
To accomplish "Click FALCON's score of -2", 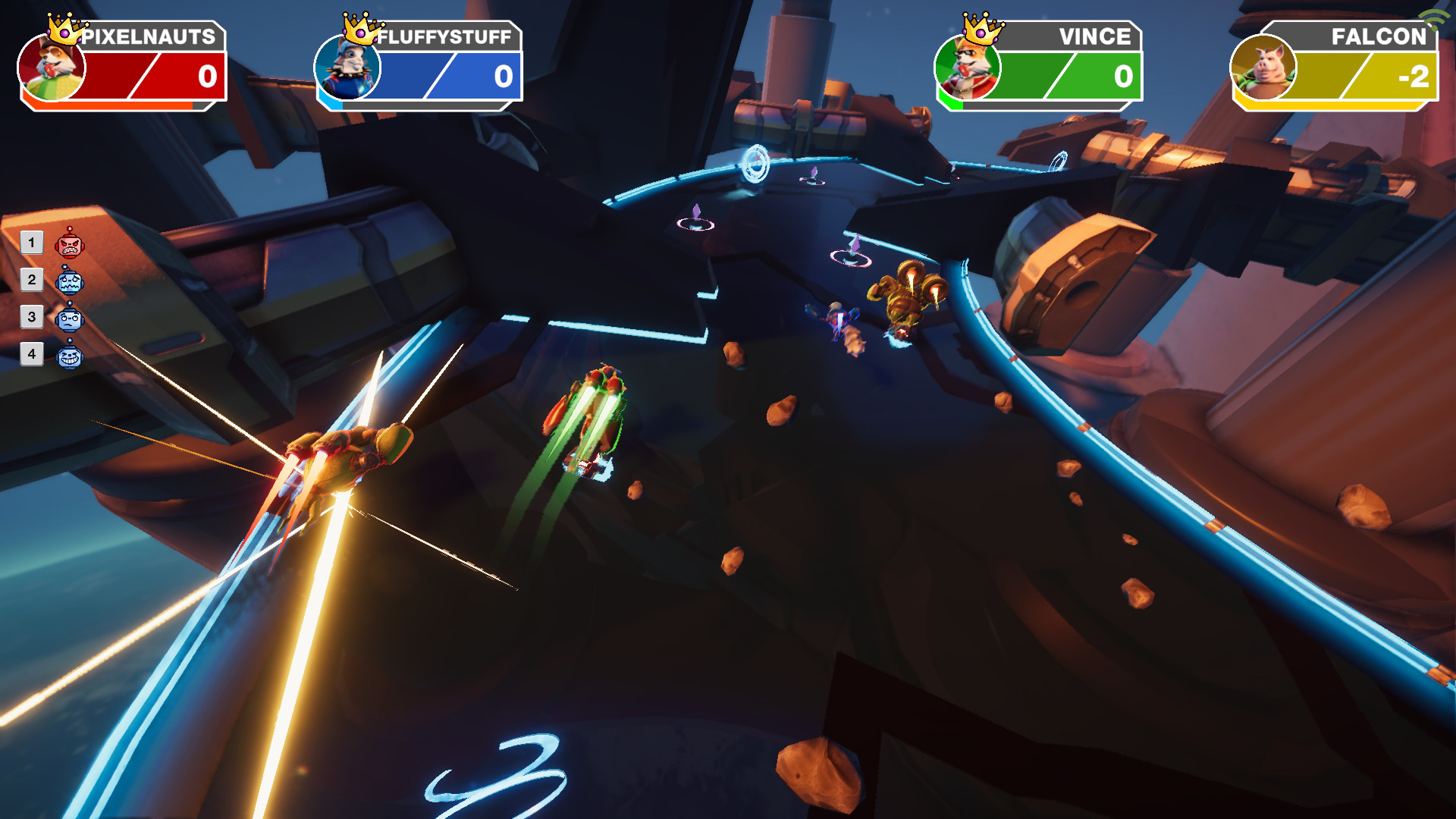I will [x=1415, y=76].
